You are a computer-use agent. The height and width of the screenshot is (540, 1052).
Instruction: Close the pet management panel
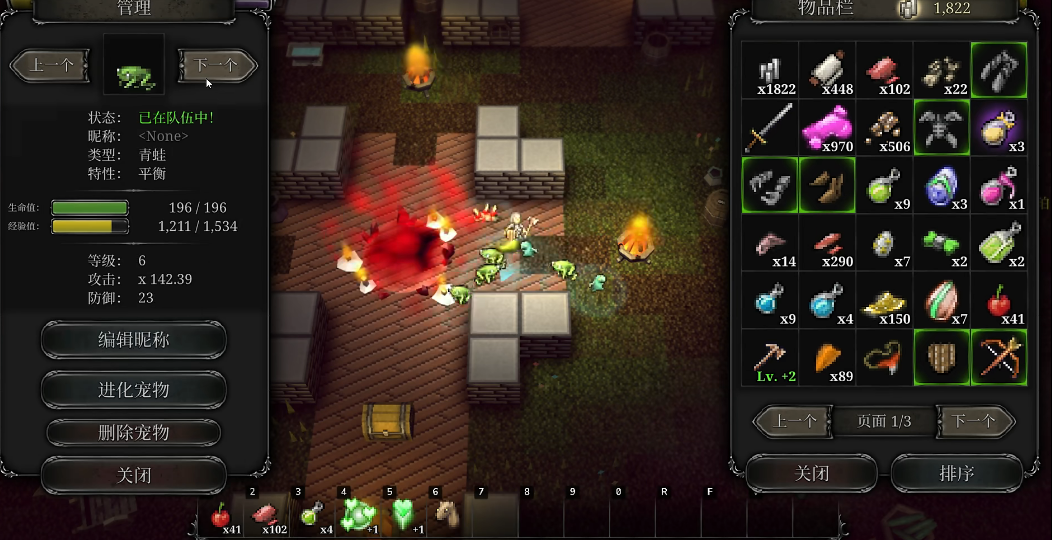click(x=133, y=475)
